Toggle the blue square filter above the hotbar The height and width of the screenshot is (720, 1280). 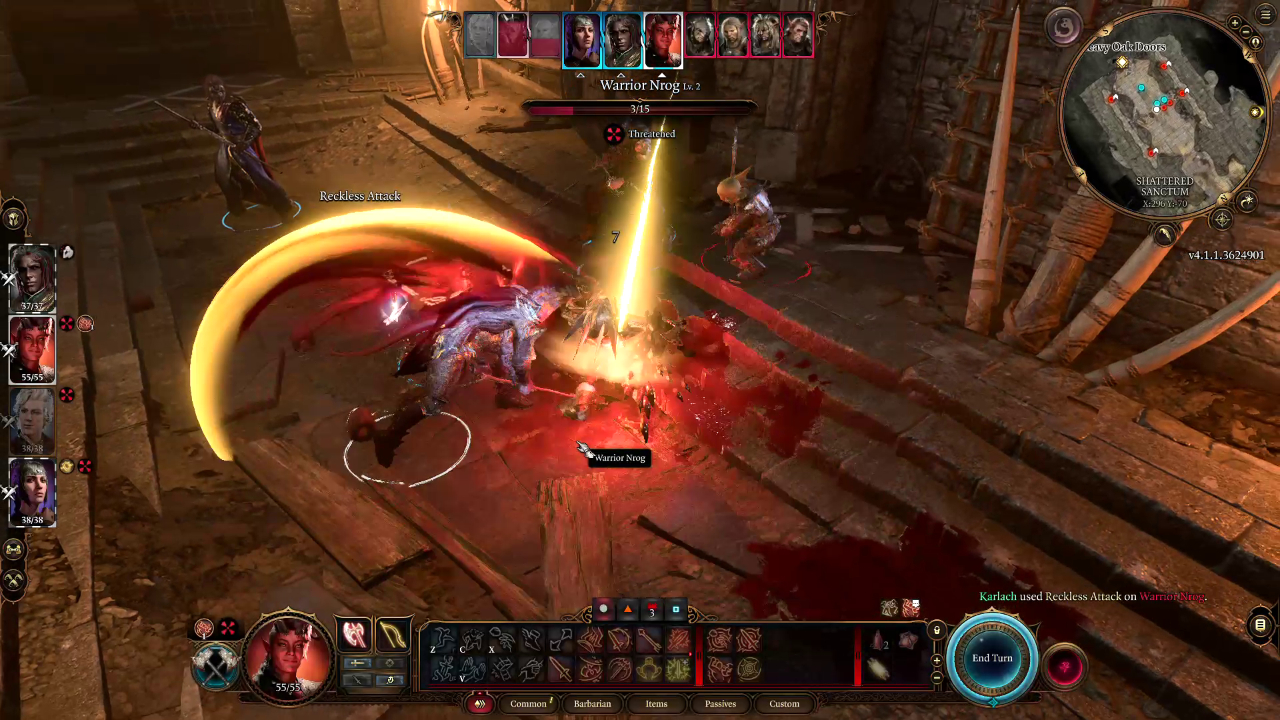tap(675, 609)
